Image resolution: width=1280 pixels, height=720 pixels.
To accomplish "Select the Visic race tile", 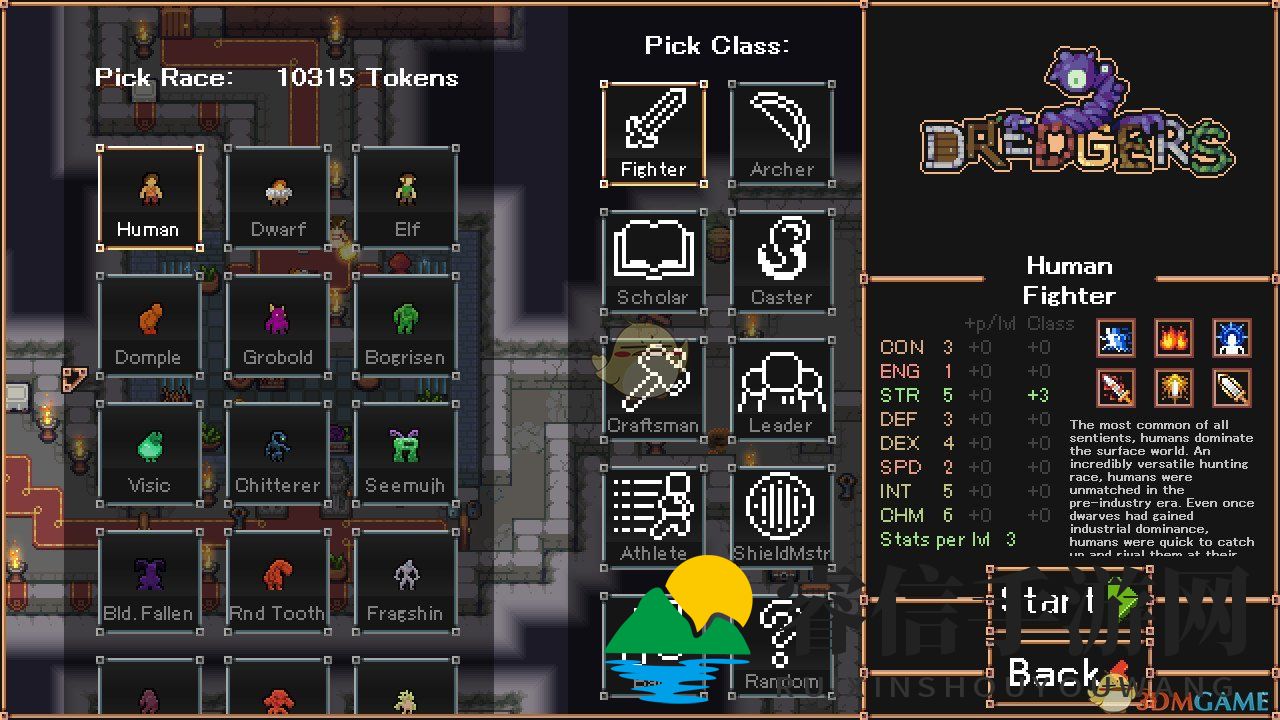I will point(149,453).
